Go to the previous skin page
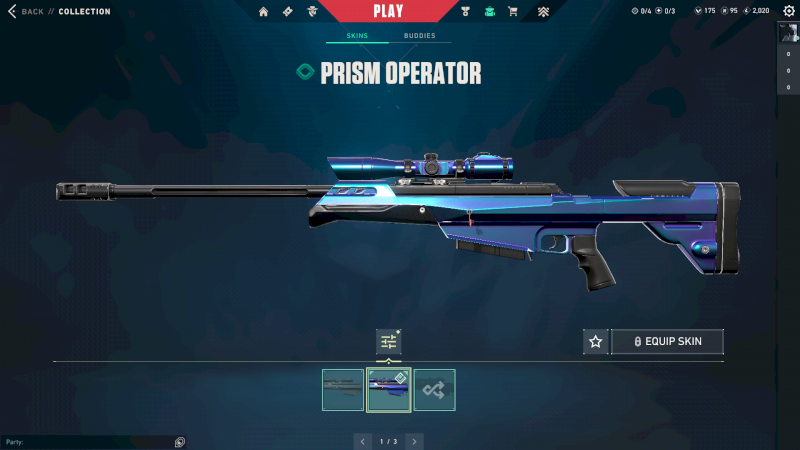The height and width of the screenshot is (450, 800). 362,441
